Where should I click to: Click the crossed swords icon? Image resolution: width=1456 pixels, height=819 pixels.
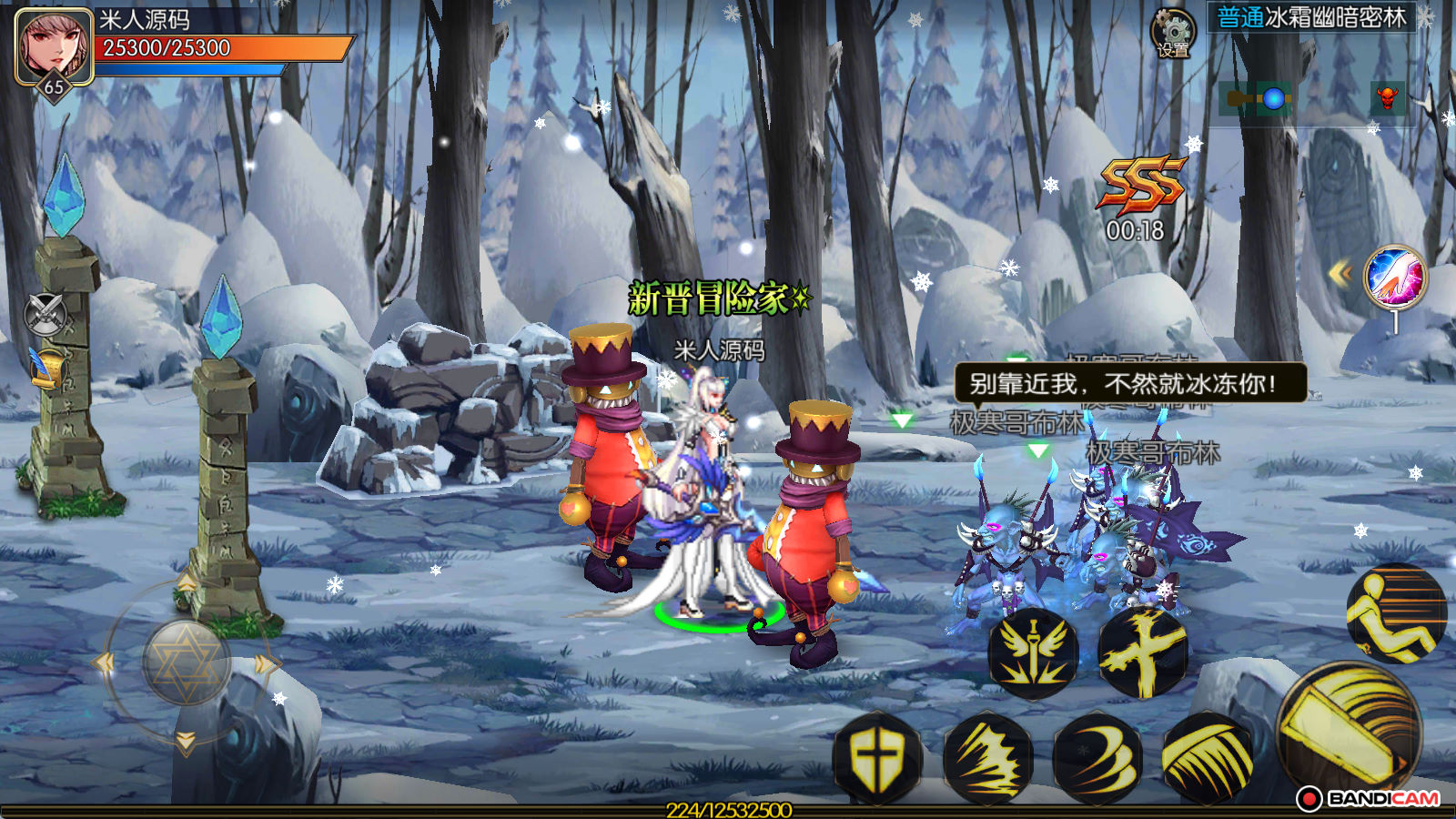click(45, 315)
